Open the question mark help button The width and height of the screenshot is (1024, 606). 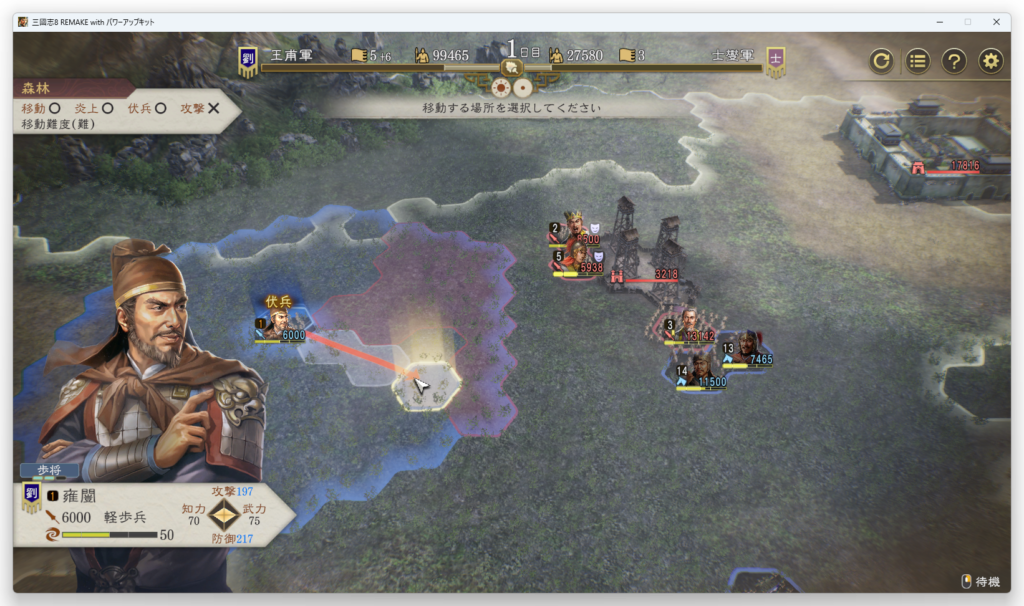coord(954,61)
